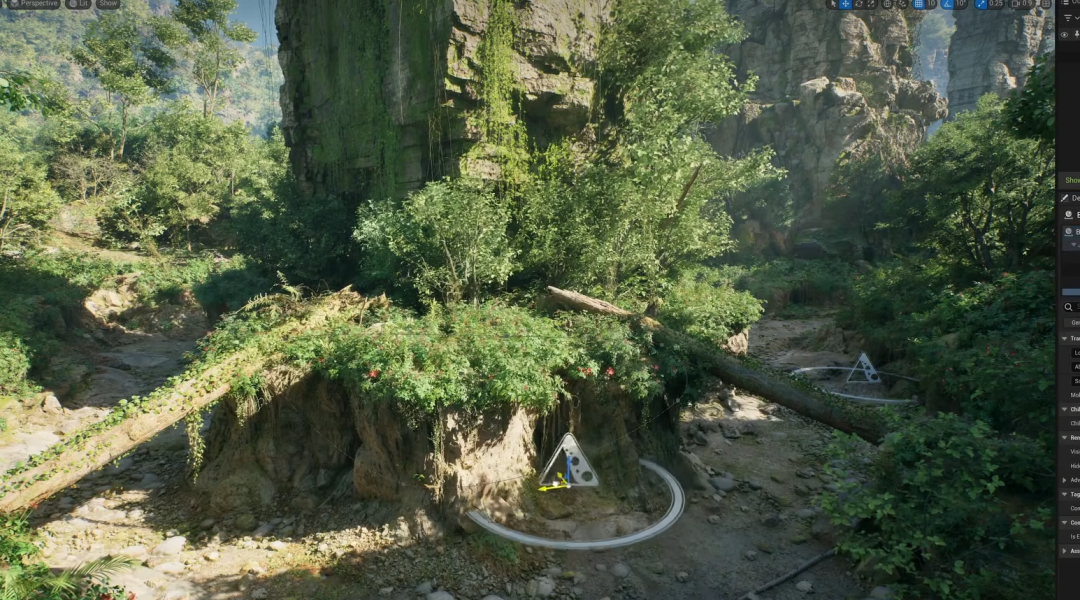Activate the translate move tool
1080x600 pixels.
pos(845,4)
